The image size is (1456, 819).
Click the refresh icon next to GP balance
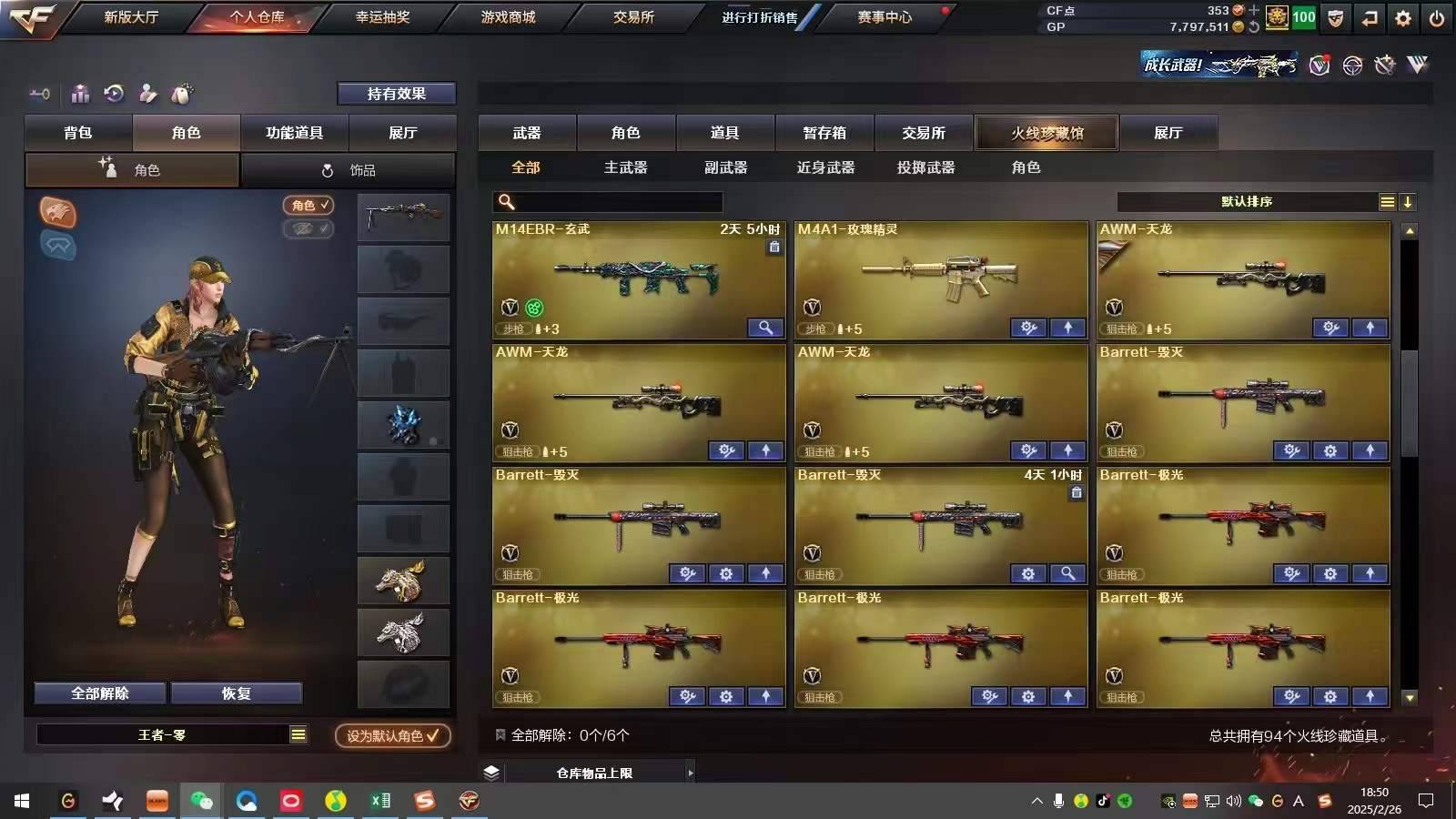pyautogui.click(x=1254, y=26)
